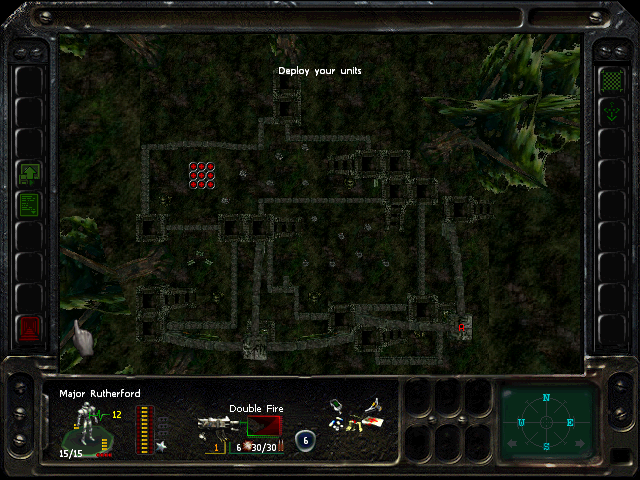This screenshot has width=640, height=480.
Task: Open the inventory items pile icon
Action: coord(353,419)
